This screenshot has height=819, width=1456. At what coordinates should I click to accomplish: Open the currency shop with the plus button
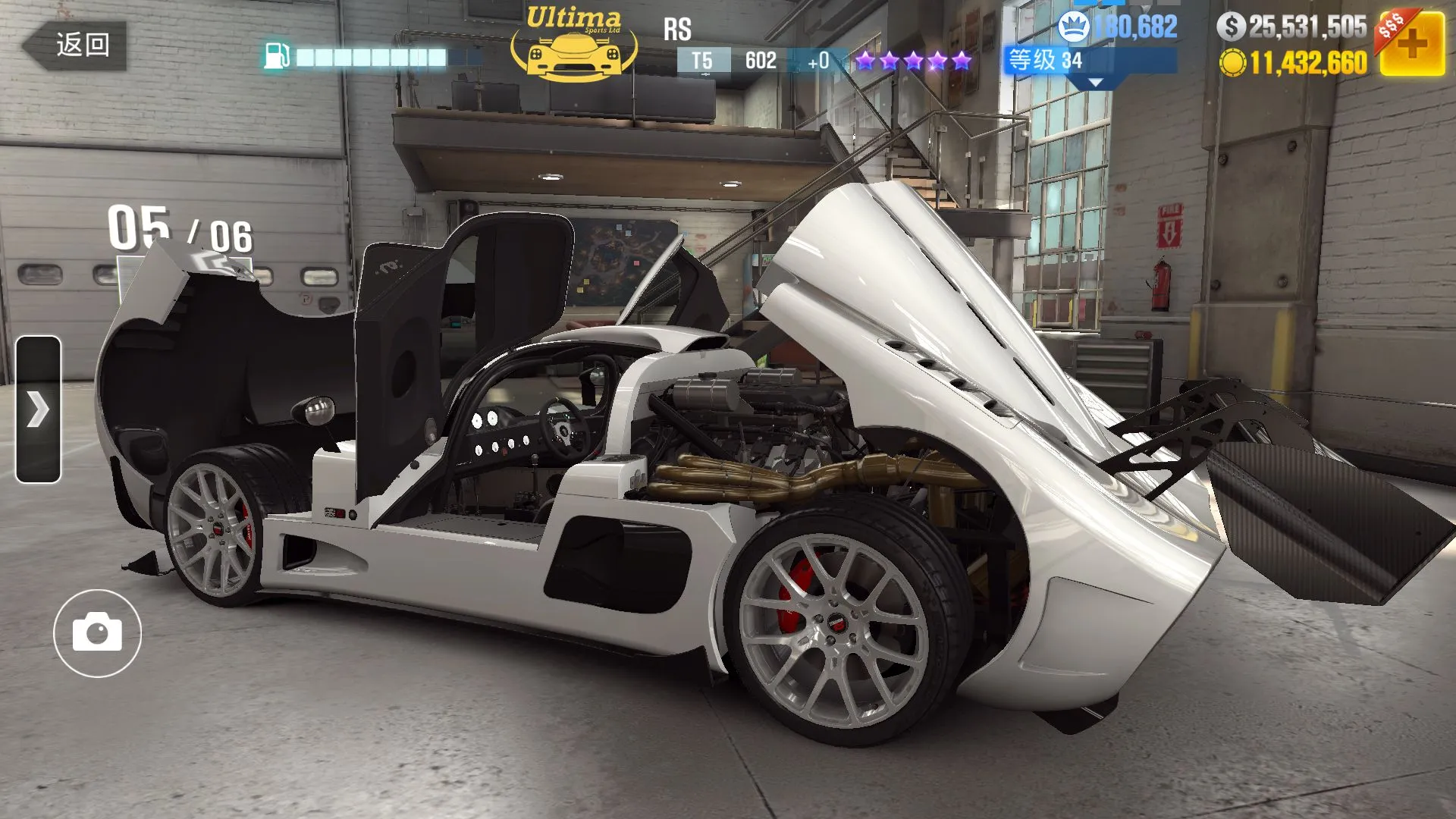click(x=1410, y=44)
